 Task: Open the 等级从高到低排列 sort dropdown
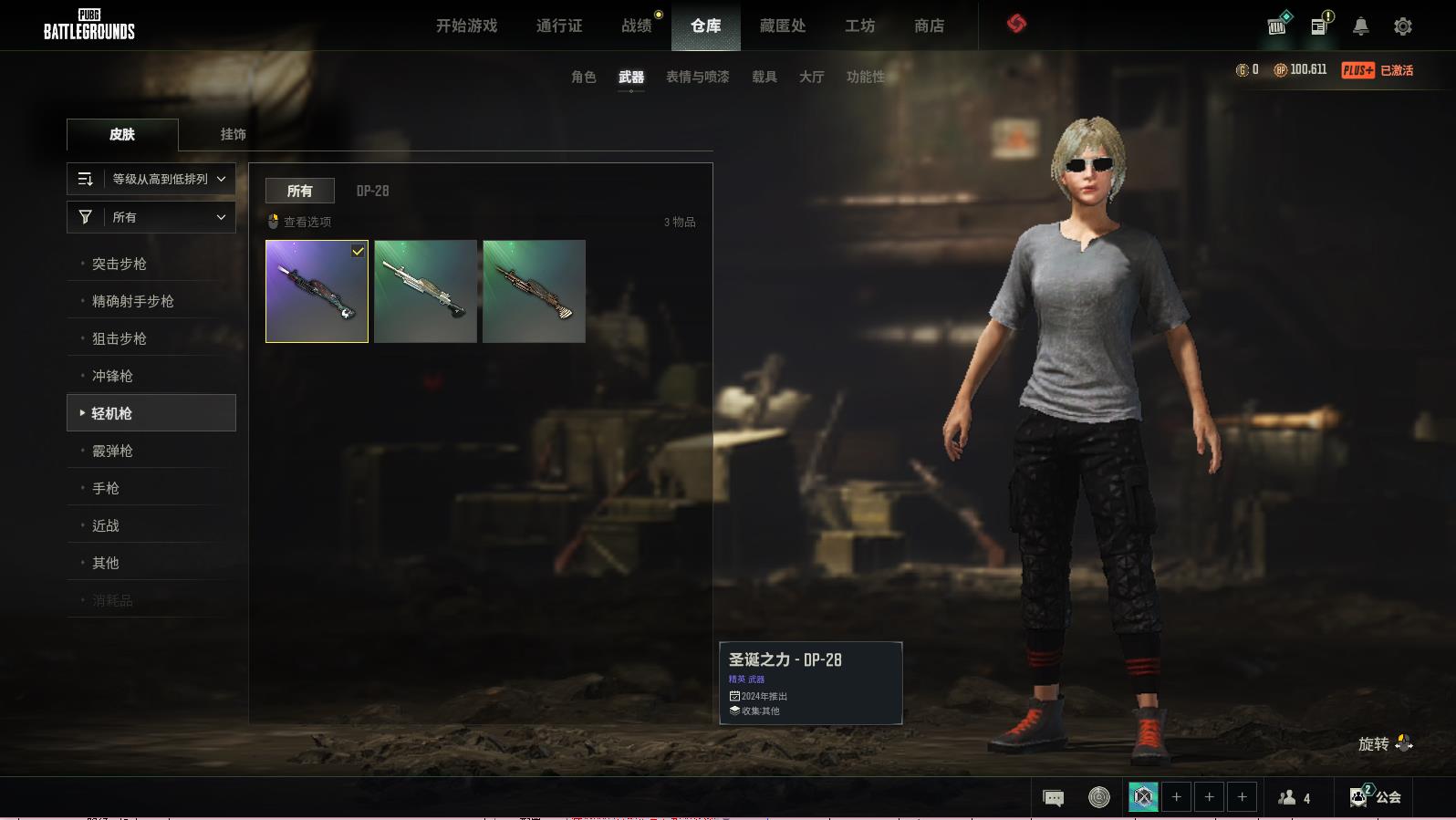tap(151, 179)
